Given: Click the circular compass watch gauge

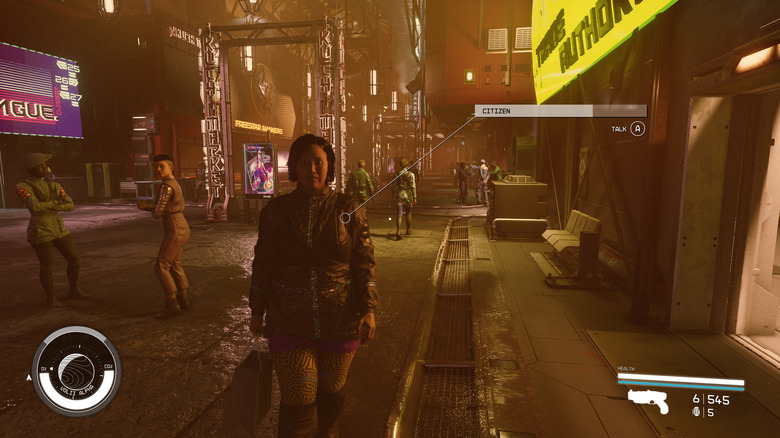Looking at the screenshot, I should tap(76, 371).
